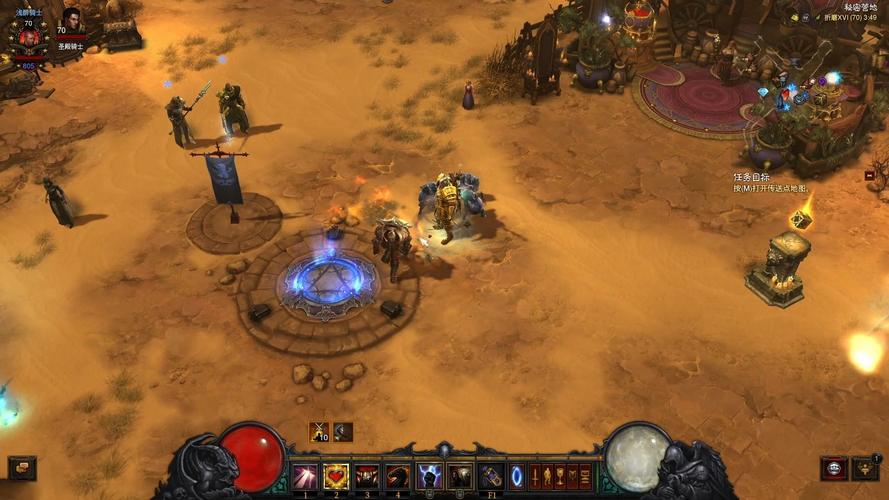Click the crossed swords buff icon
Screen dimensions: 889x500
[319, 432]
